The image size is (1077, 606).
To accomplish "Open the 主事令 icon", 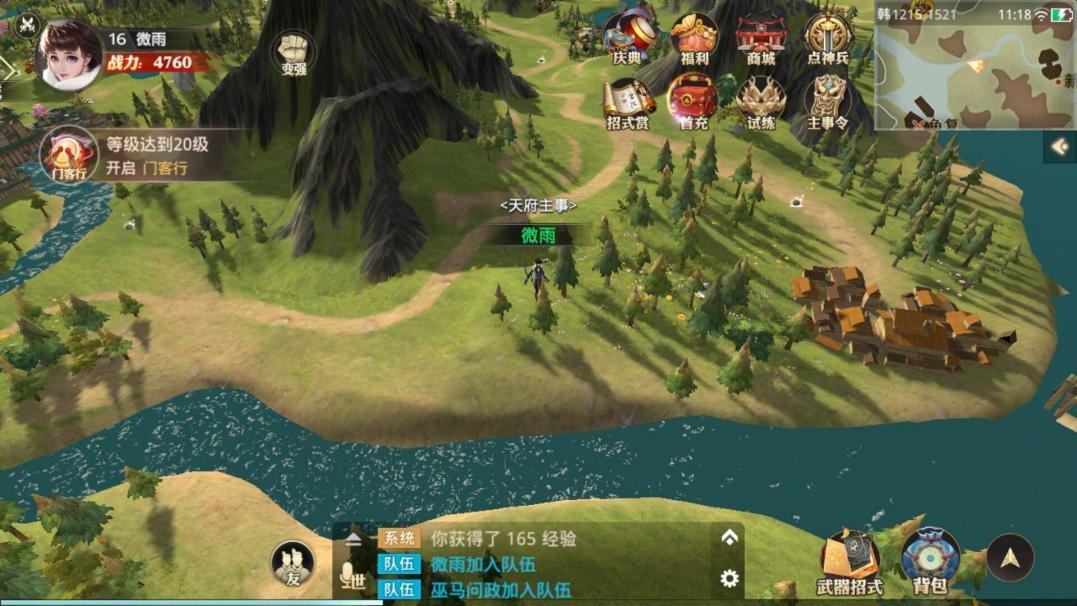I will [x=828, y=103].
